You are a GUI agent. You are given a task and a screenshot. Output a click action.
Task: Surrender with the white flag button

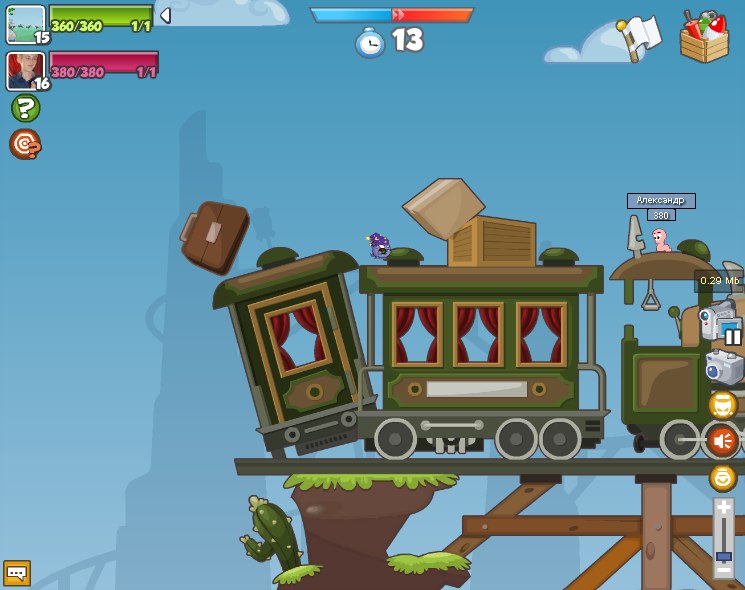click(640, 38)
